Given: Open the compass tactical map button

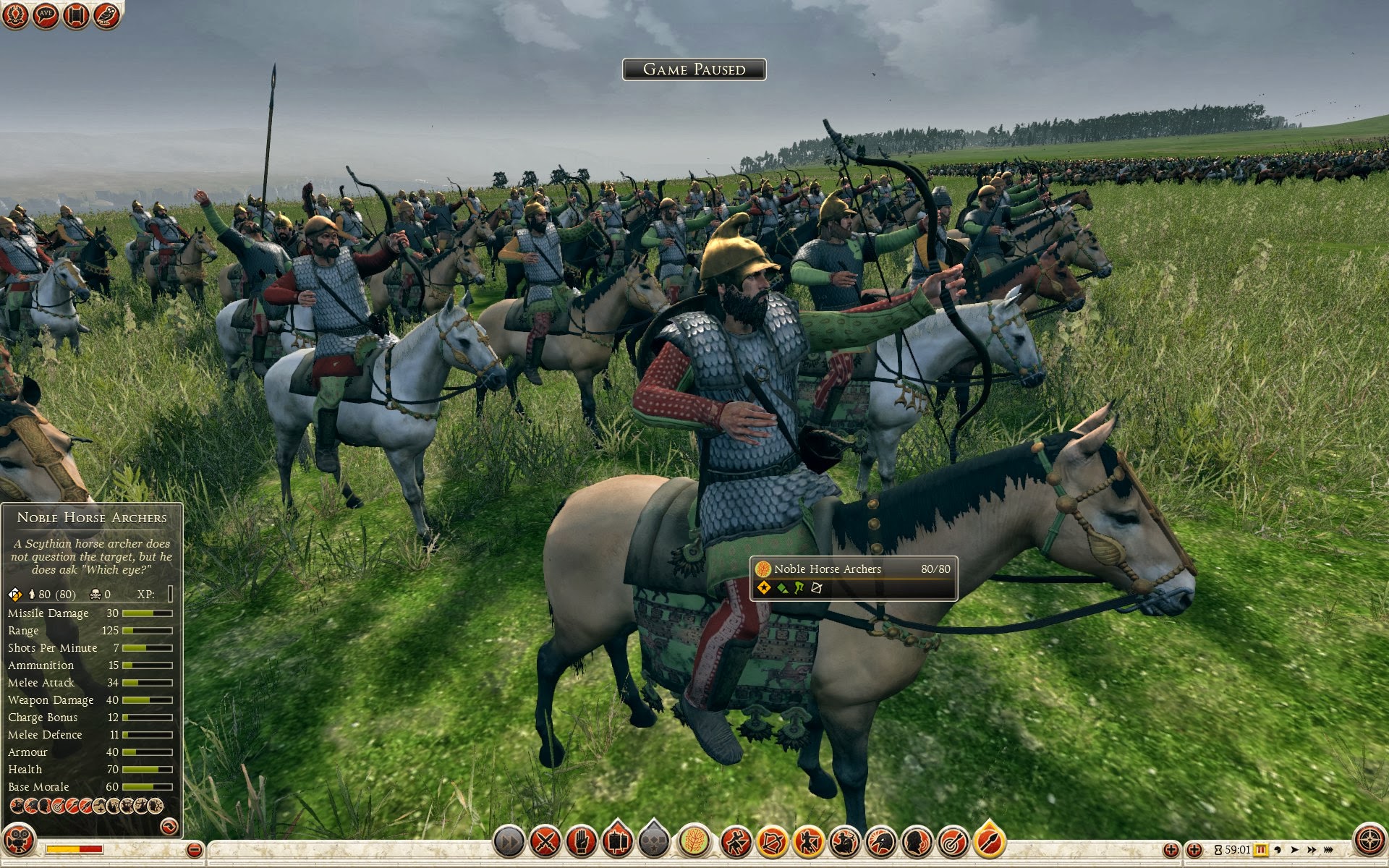Looking at the screenshot, I should [x=1369, y=841].
